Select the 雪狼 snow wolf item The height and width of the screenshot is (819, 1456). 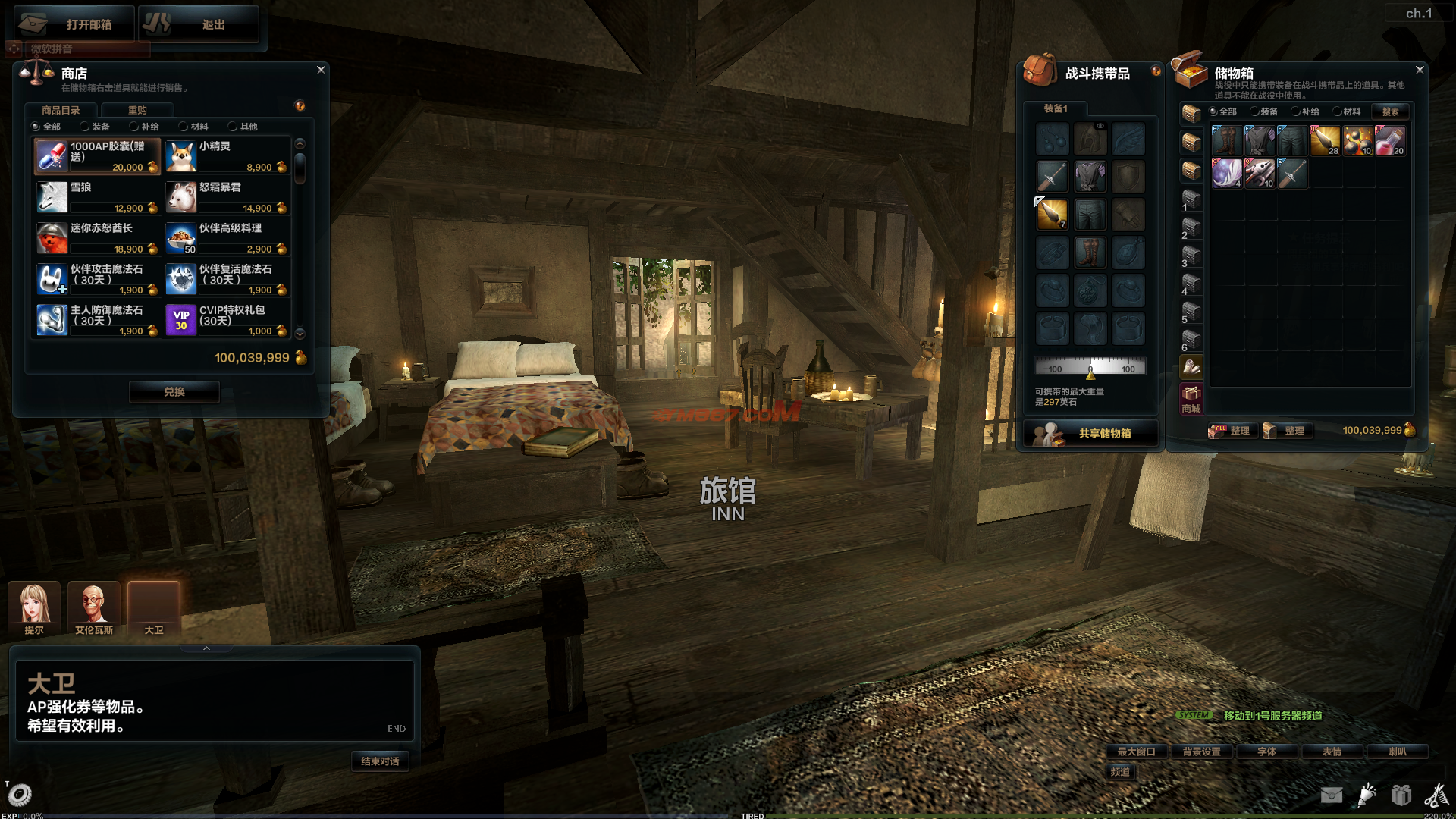click(x=97, y=196)
